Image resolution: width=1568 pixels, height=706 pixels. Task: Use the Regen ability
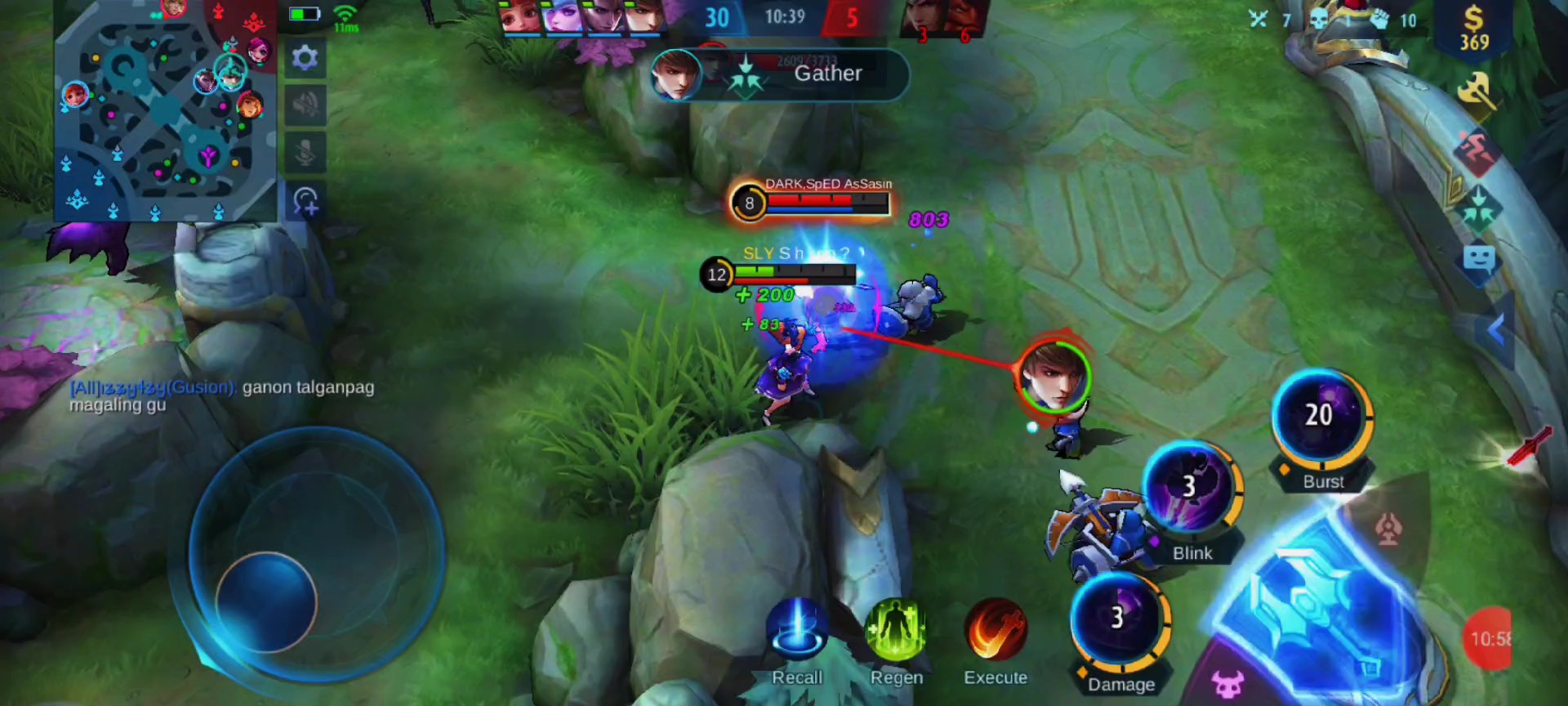click(x=895, y=630)
